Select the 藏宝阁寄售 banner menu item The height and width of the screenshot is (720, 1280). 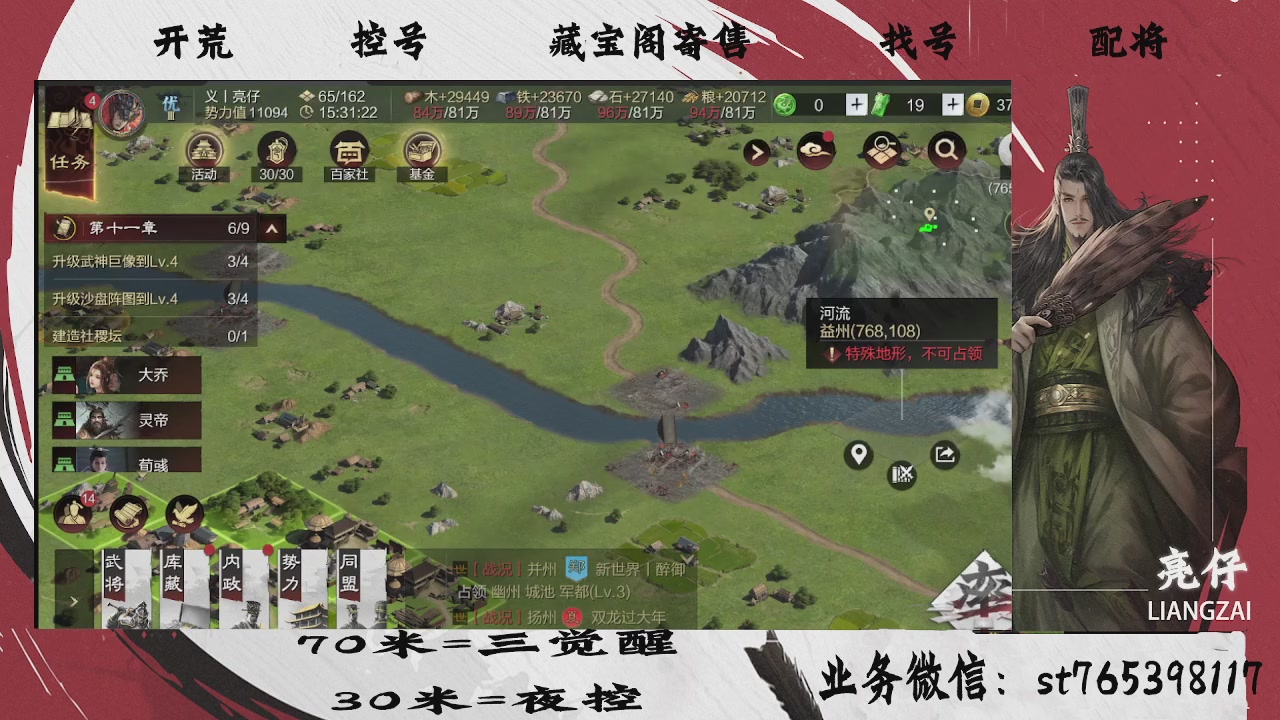coord(648,44)
